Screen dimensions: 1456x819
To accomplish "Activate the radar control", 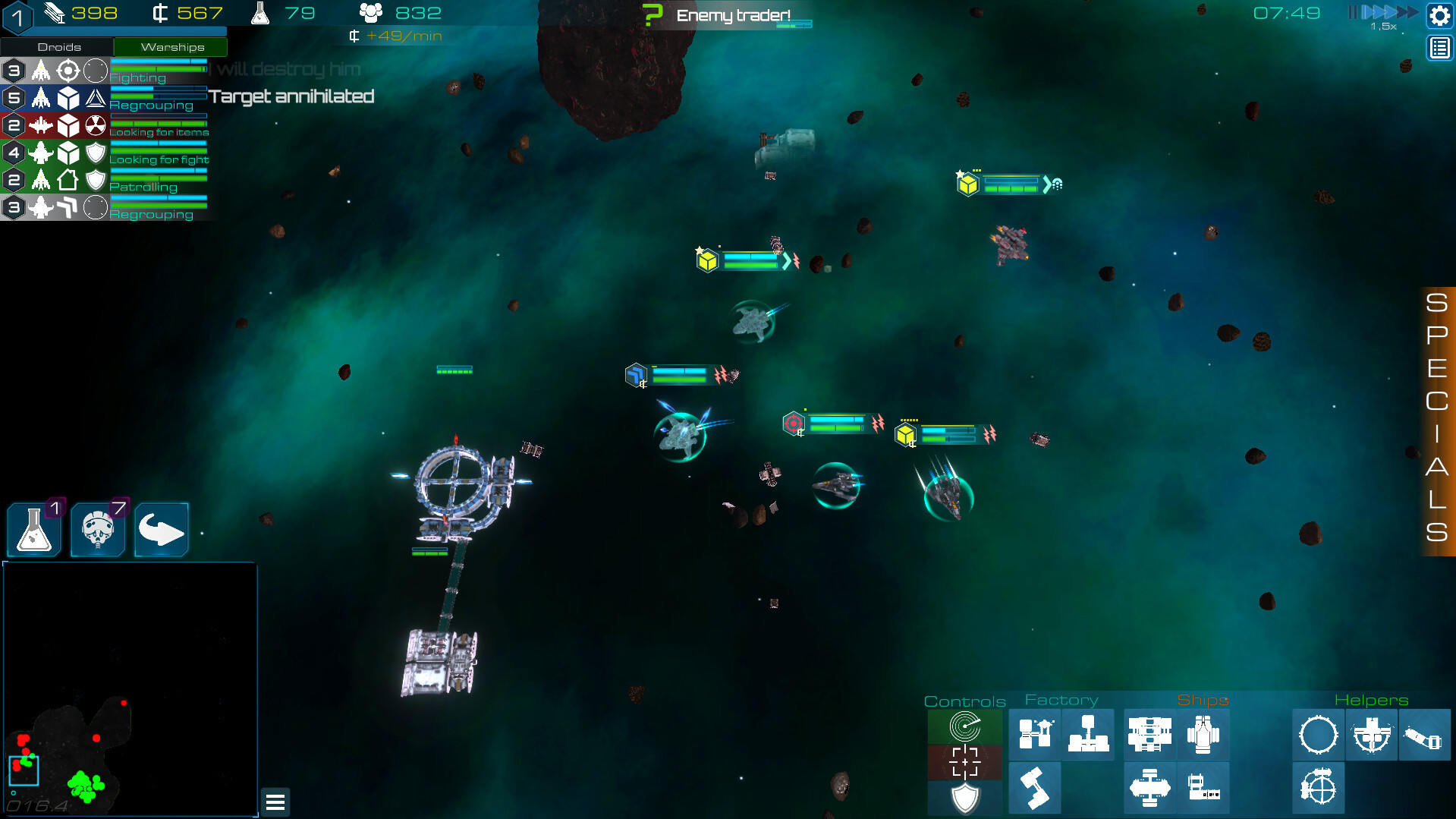I will click(x=964, y=726).
